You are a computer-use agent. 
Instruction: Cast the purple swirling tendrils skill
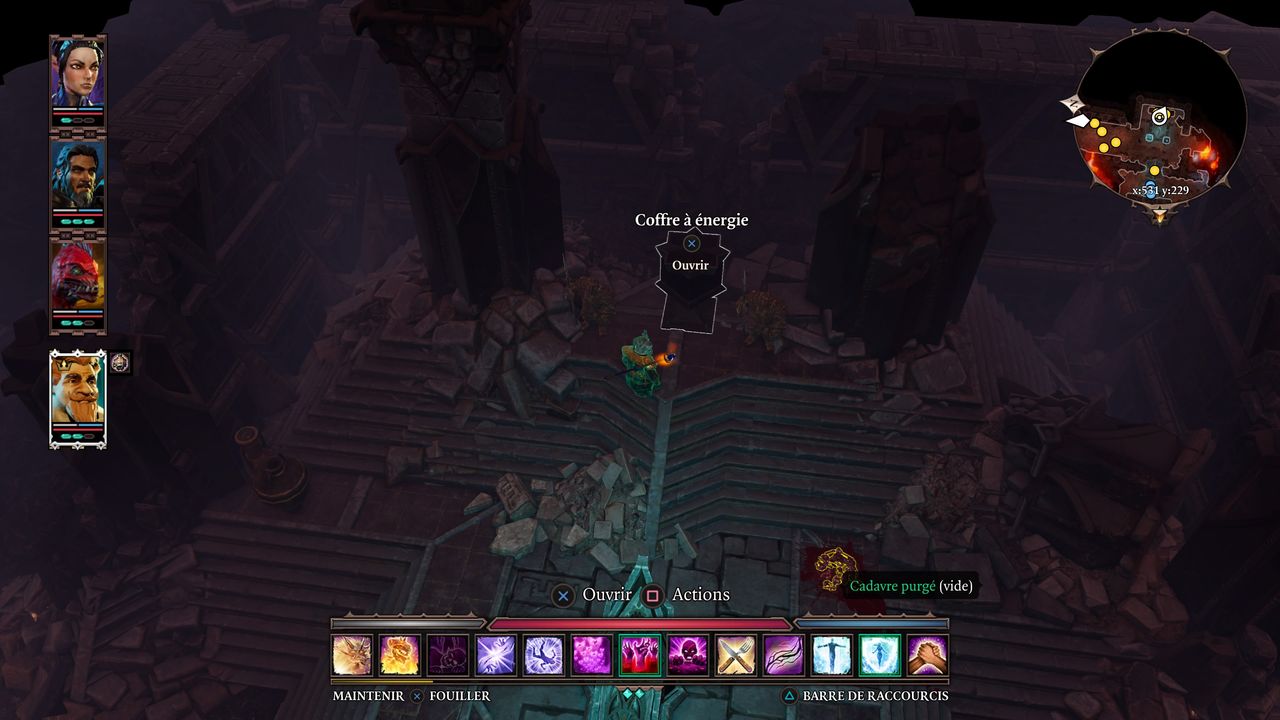point(784,655)
